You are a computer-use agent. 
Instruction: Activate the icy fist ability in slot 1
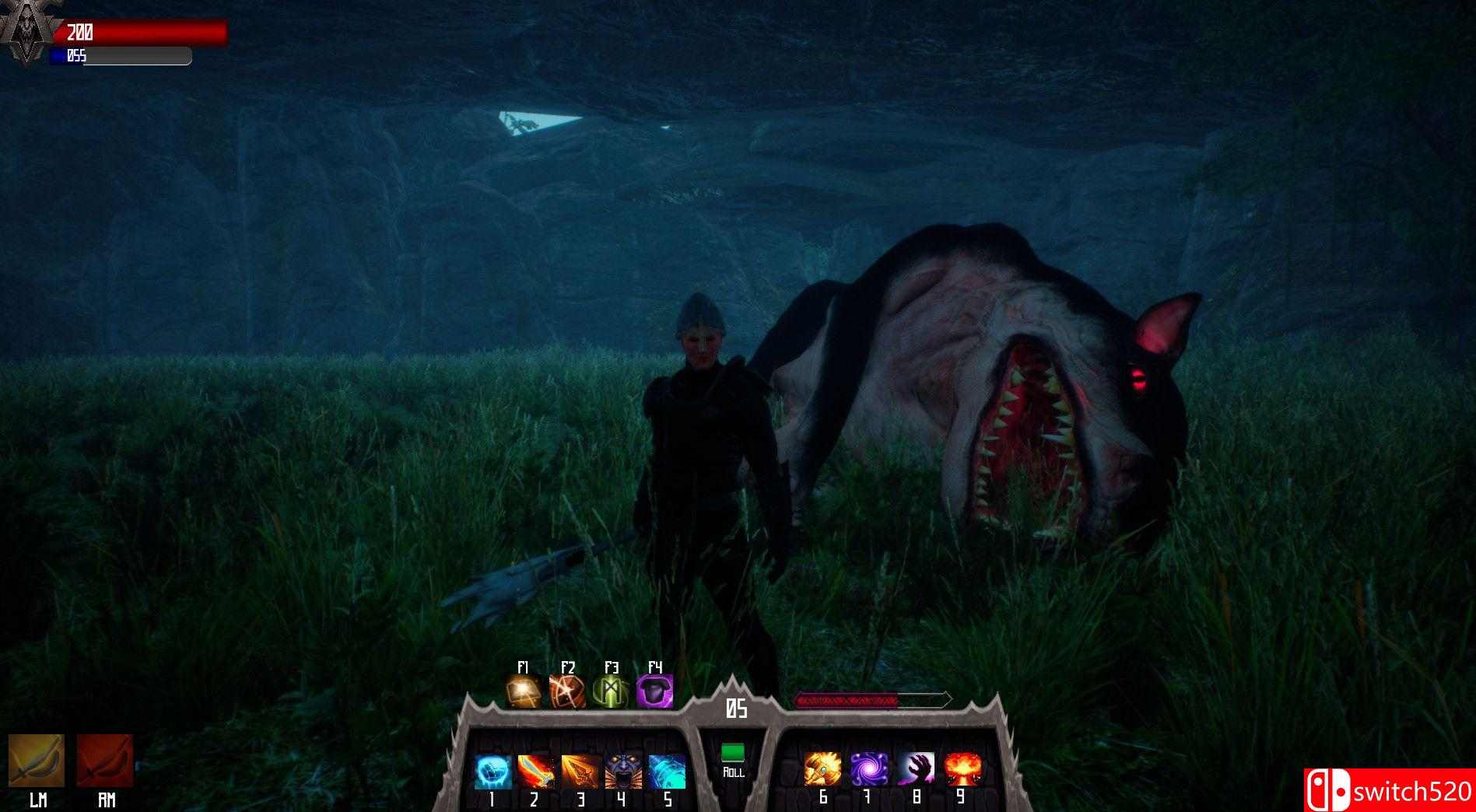pos(493,772)
